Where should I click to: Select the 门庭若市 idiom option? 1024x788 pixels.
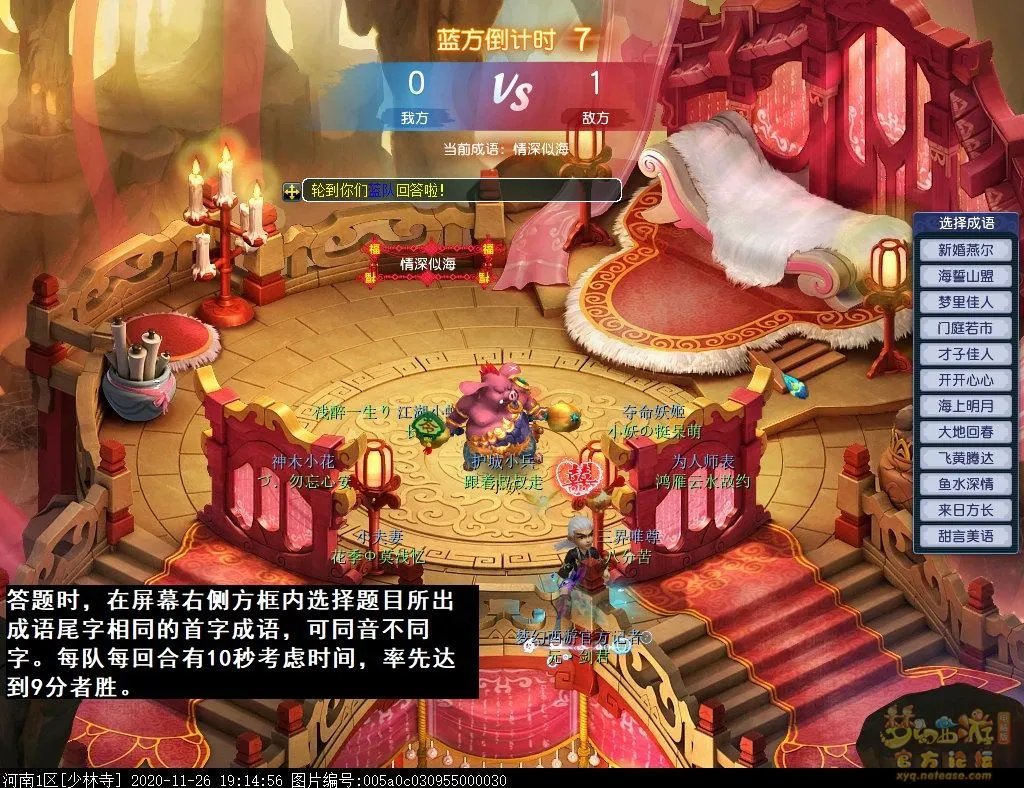(965, 328)
